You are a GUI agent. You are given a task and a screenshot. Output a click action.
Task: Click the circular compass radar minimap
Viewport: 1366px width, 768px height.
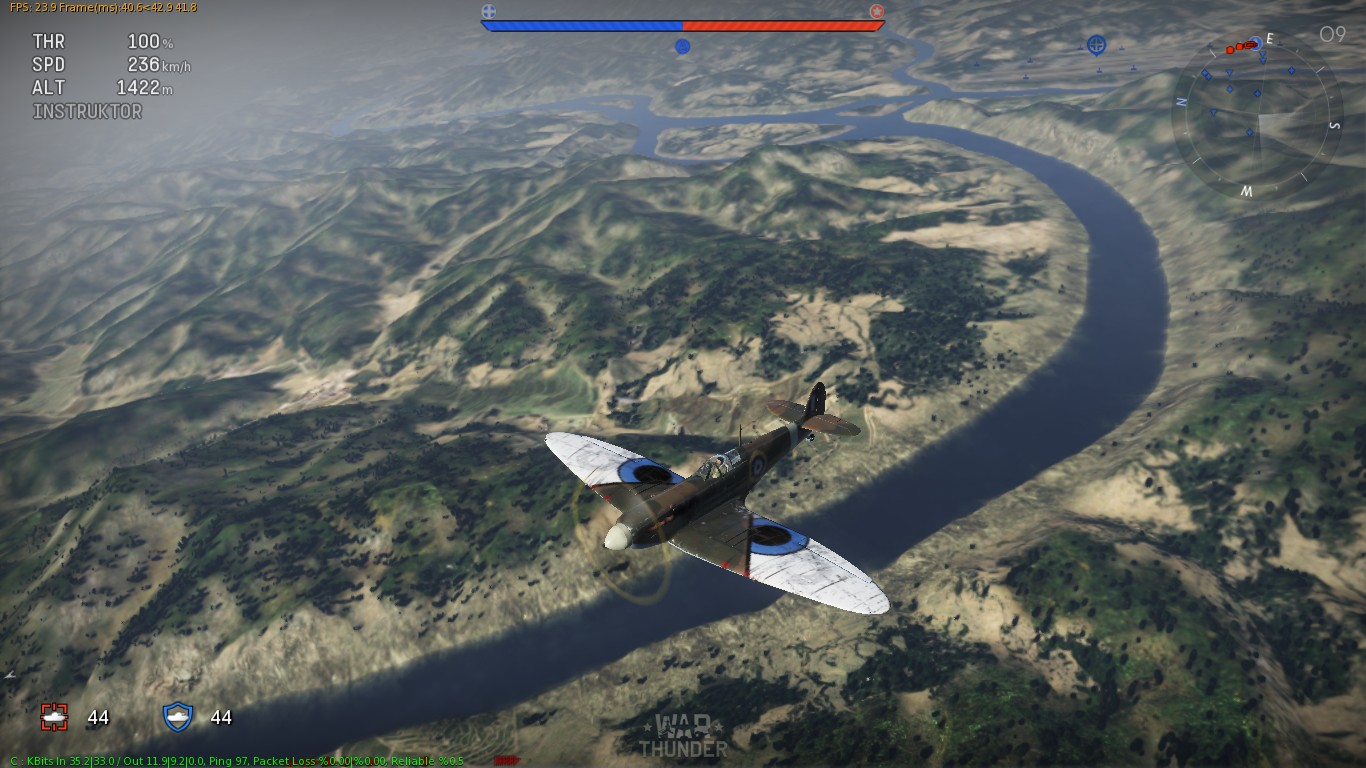(1258, 115)
